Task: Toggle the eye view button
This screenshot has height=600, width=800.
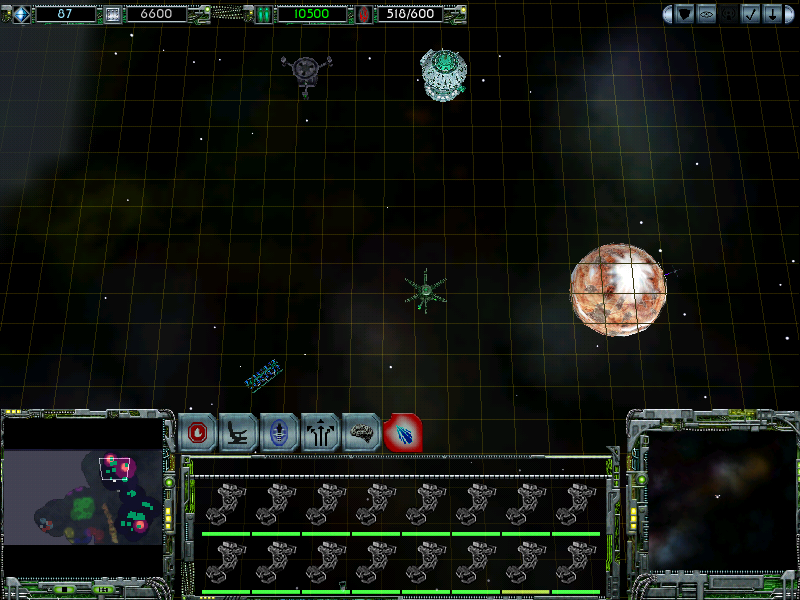Action: 706,14
